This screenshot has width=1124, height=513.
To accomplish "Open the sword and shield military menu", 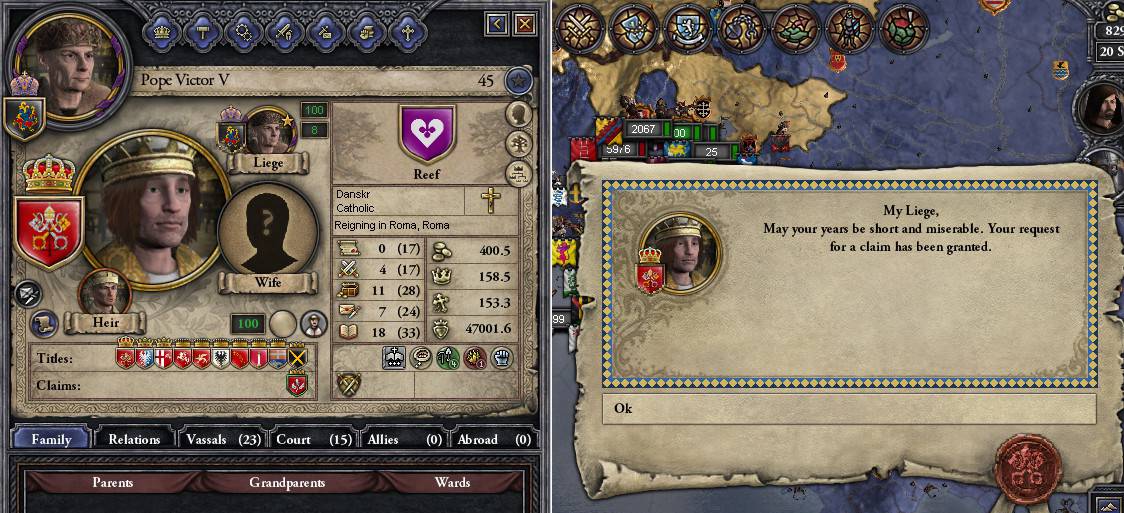I will click(x=284, y=30).
